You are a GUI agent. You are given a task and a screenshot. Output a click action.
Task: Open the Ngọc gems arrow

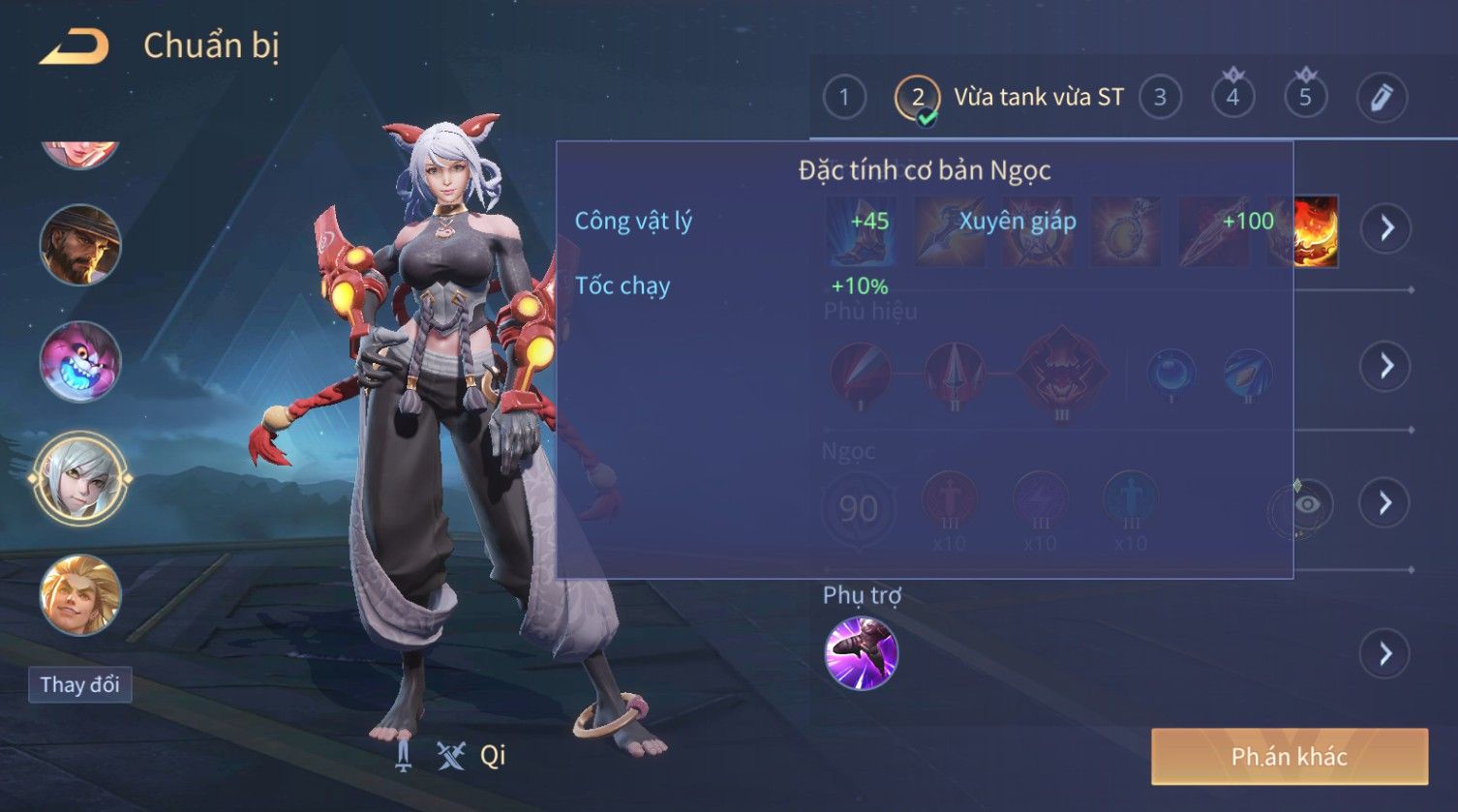(x=1386, y=503)
